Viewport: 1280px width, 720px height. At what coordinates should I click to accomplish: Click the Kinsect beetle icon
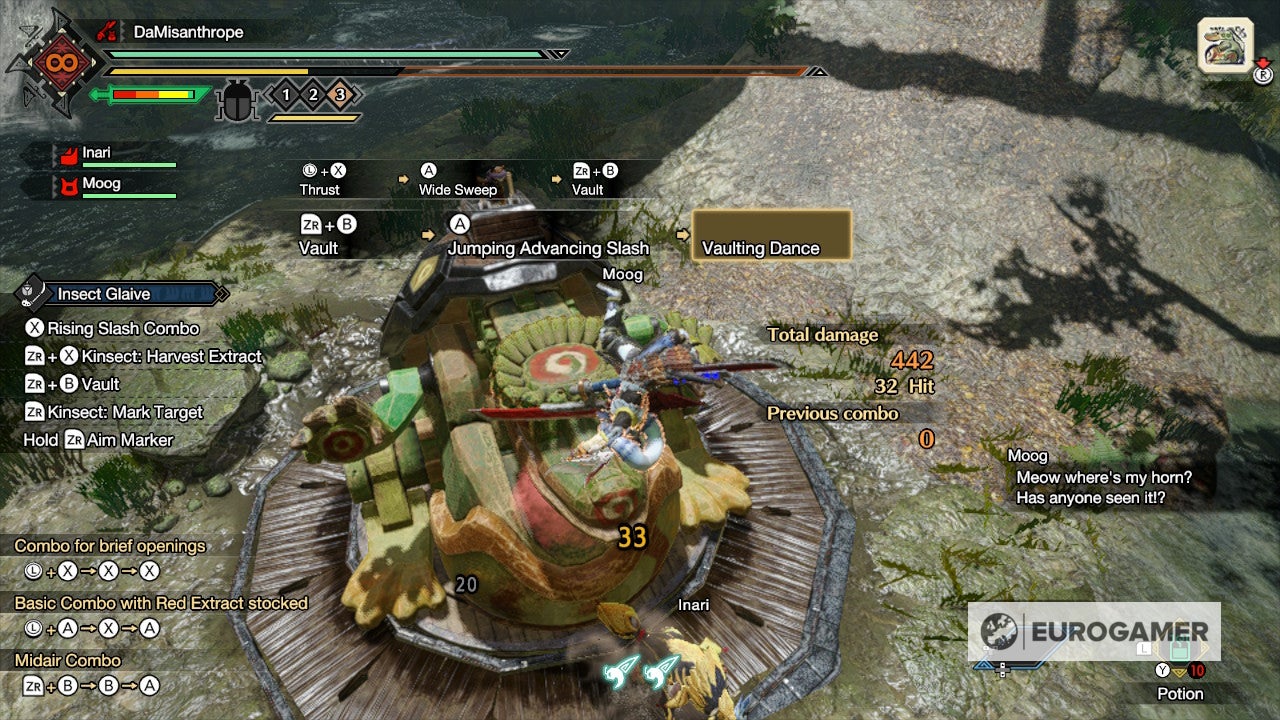(x=238, y=99)
